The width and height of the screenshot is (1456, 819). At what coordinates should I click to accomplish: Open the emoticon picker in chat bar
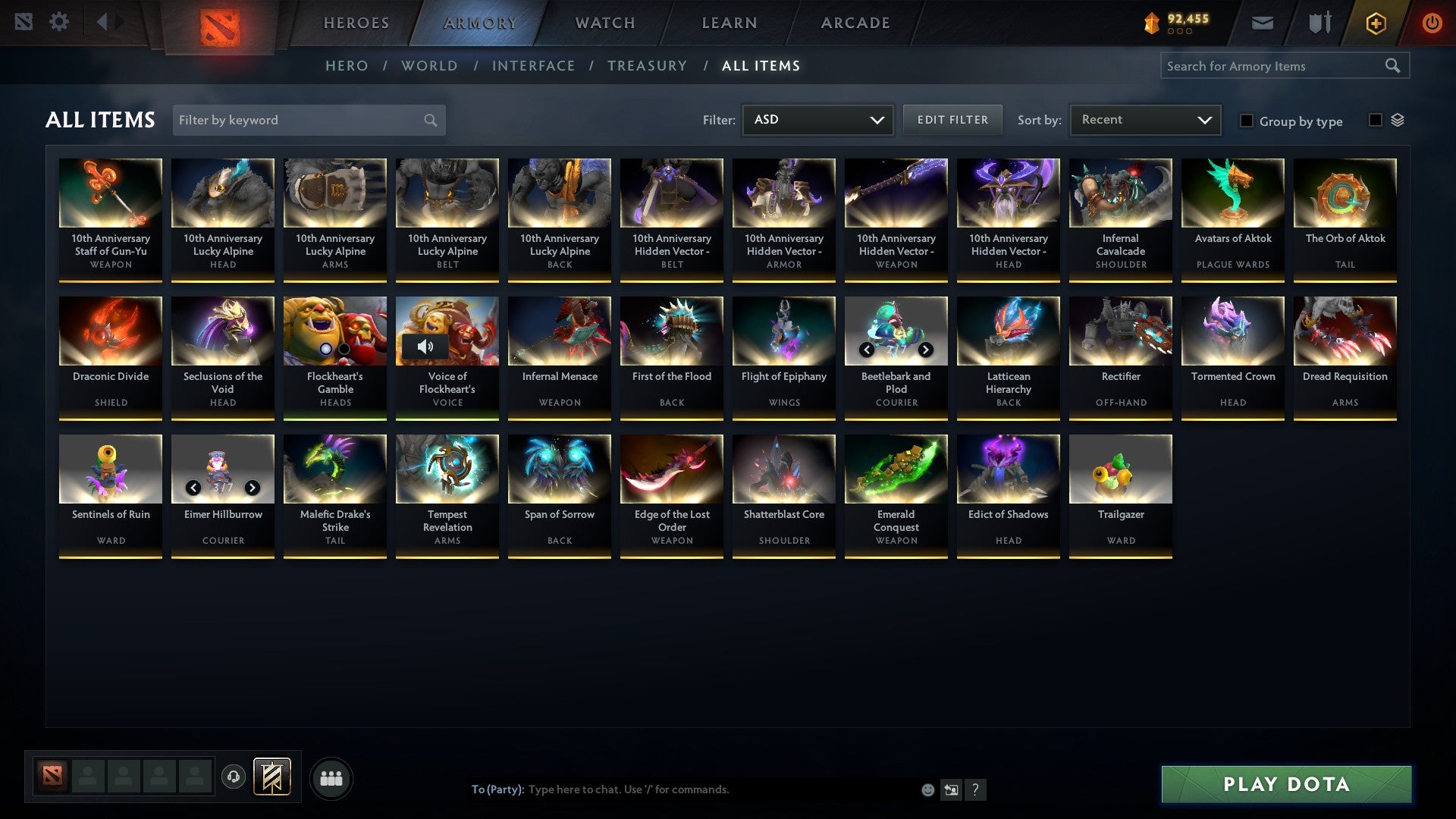click(x=928, y=789)
